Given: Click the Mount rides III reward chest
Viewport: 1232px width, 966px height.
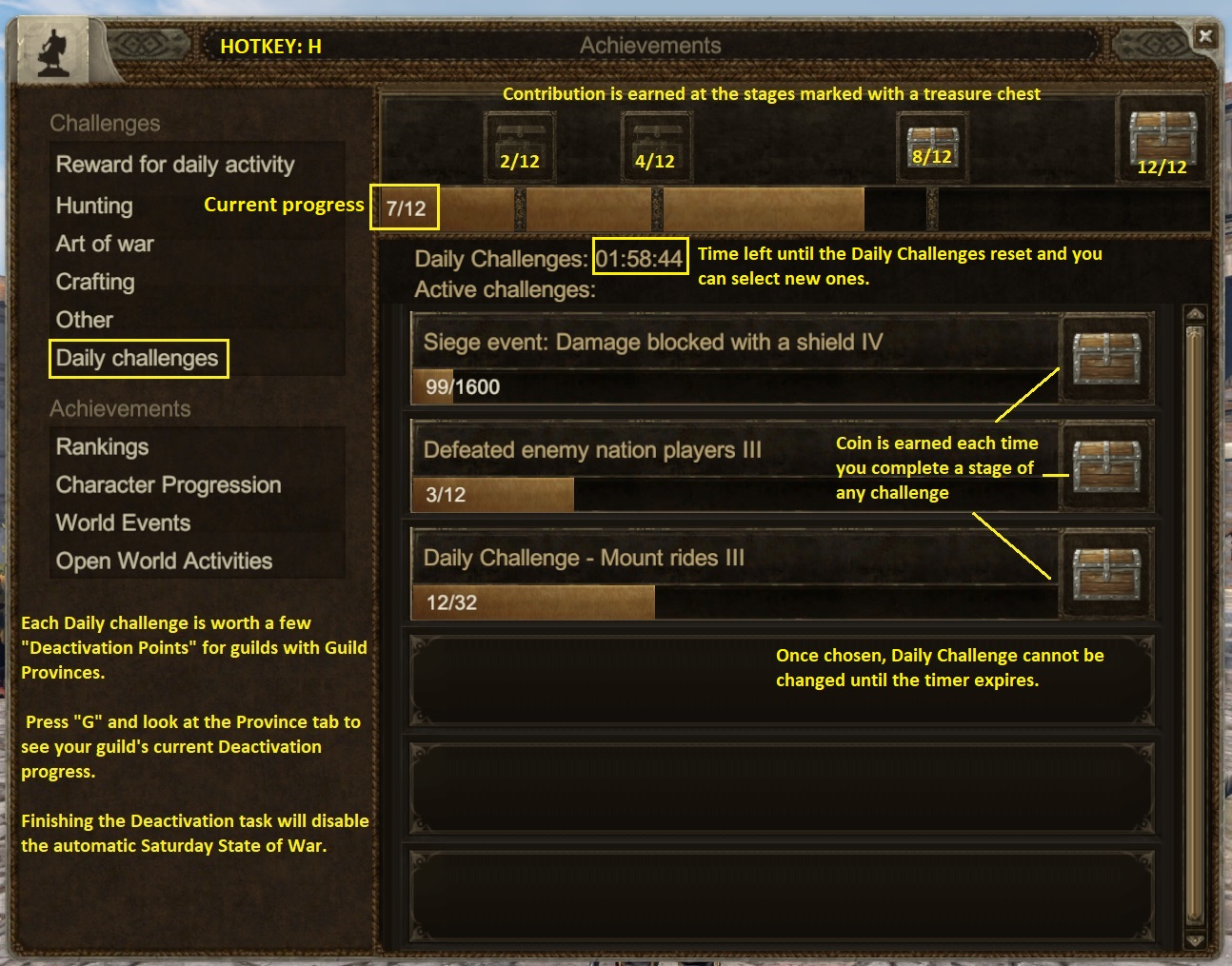Looking at the screenshot, I should click(x=1105, y=573).
